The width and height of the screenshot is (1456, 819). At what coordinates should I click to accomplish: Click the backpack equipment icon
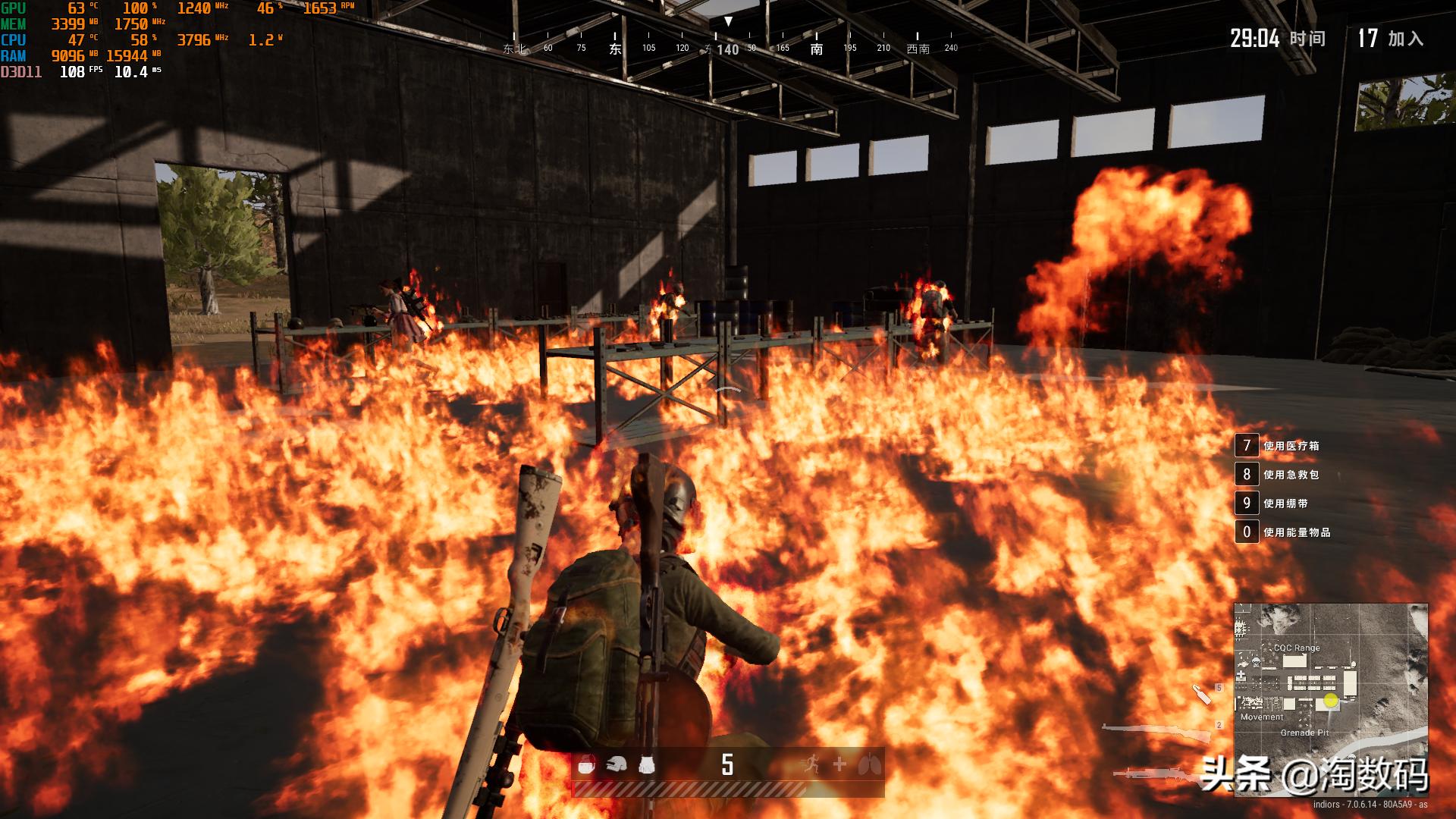(585, 766)
